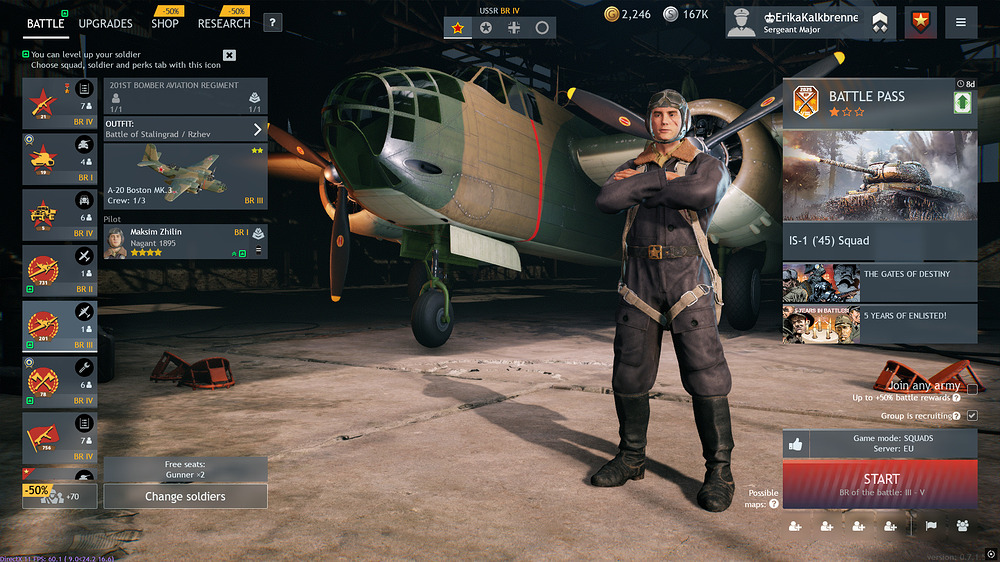1000x562 pixels.
Task: Start the battle
Action: (880, 484)
